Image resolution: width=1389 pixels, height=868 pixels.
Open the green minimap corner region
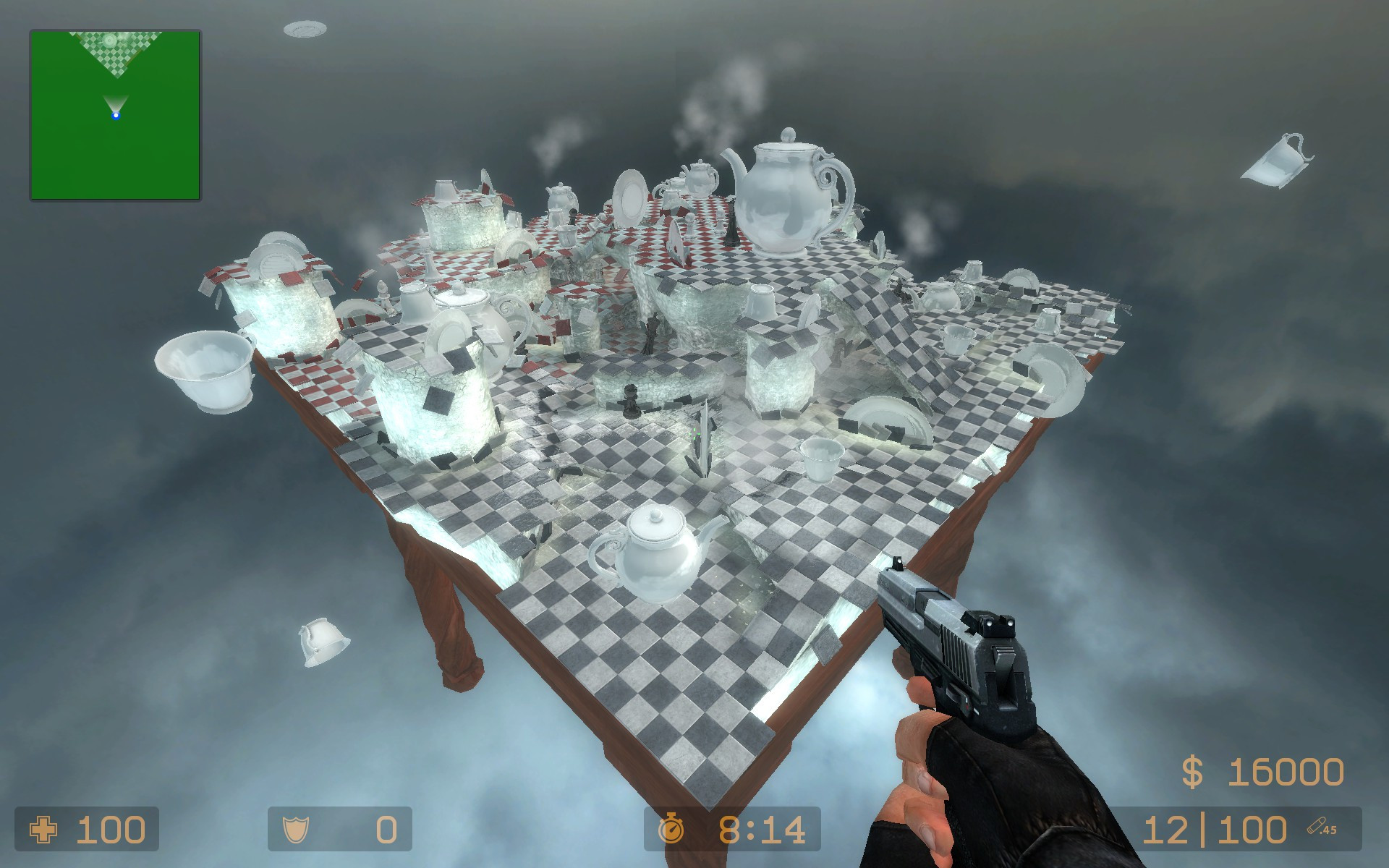click(72, 159)
